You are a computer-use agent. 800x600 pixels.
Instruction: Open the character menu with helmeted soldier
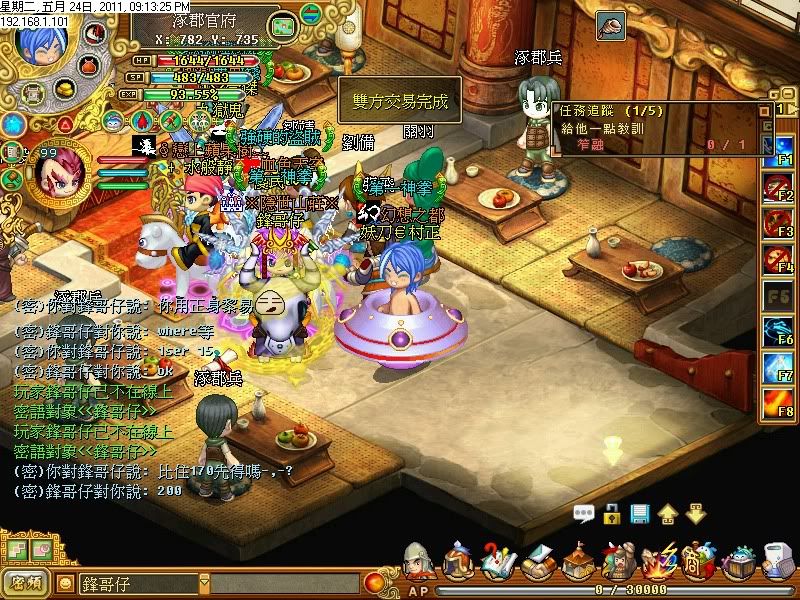(420, 562)
